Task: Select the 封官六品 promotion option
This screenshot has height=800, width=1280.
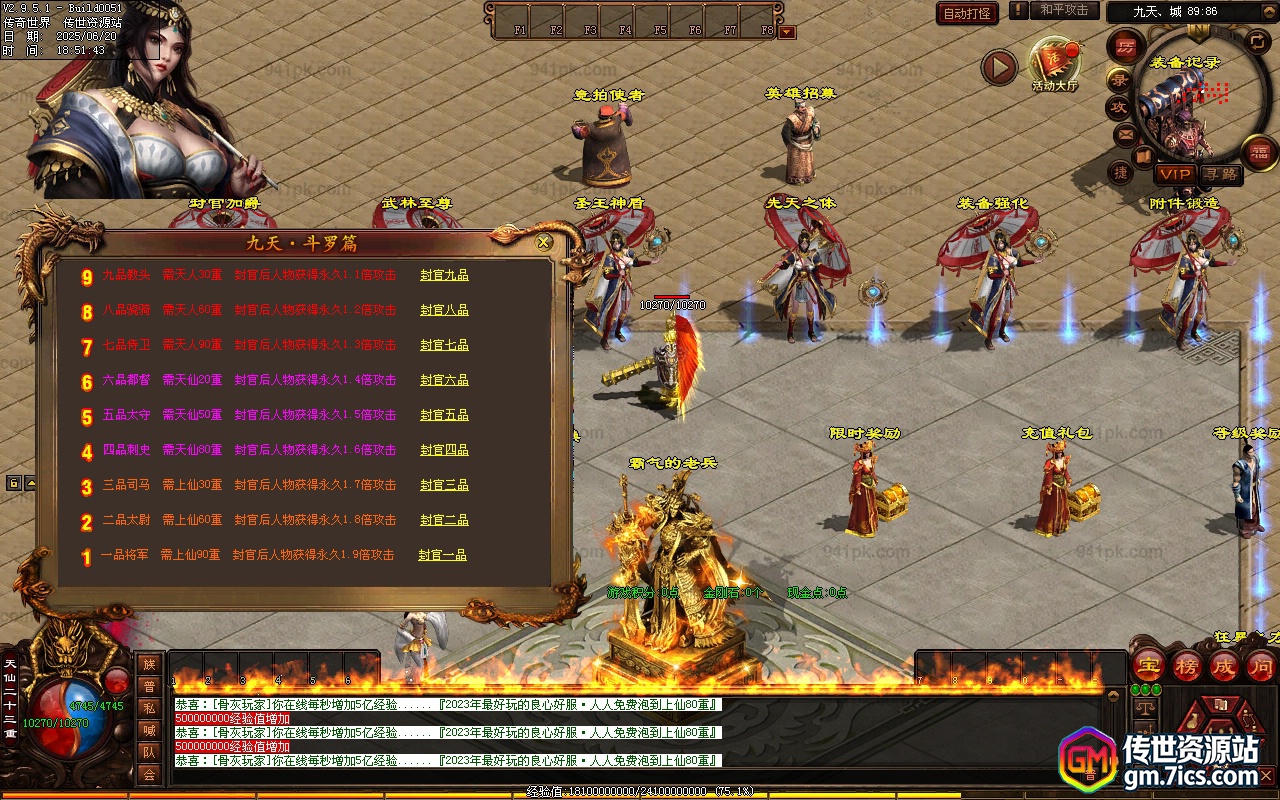Action: pyautogui.click(x=444, y=380)
